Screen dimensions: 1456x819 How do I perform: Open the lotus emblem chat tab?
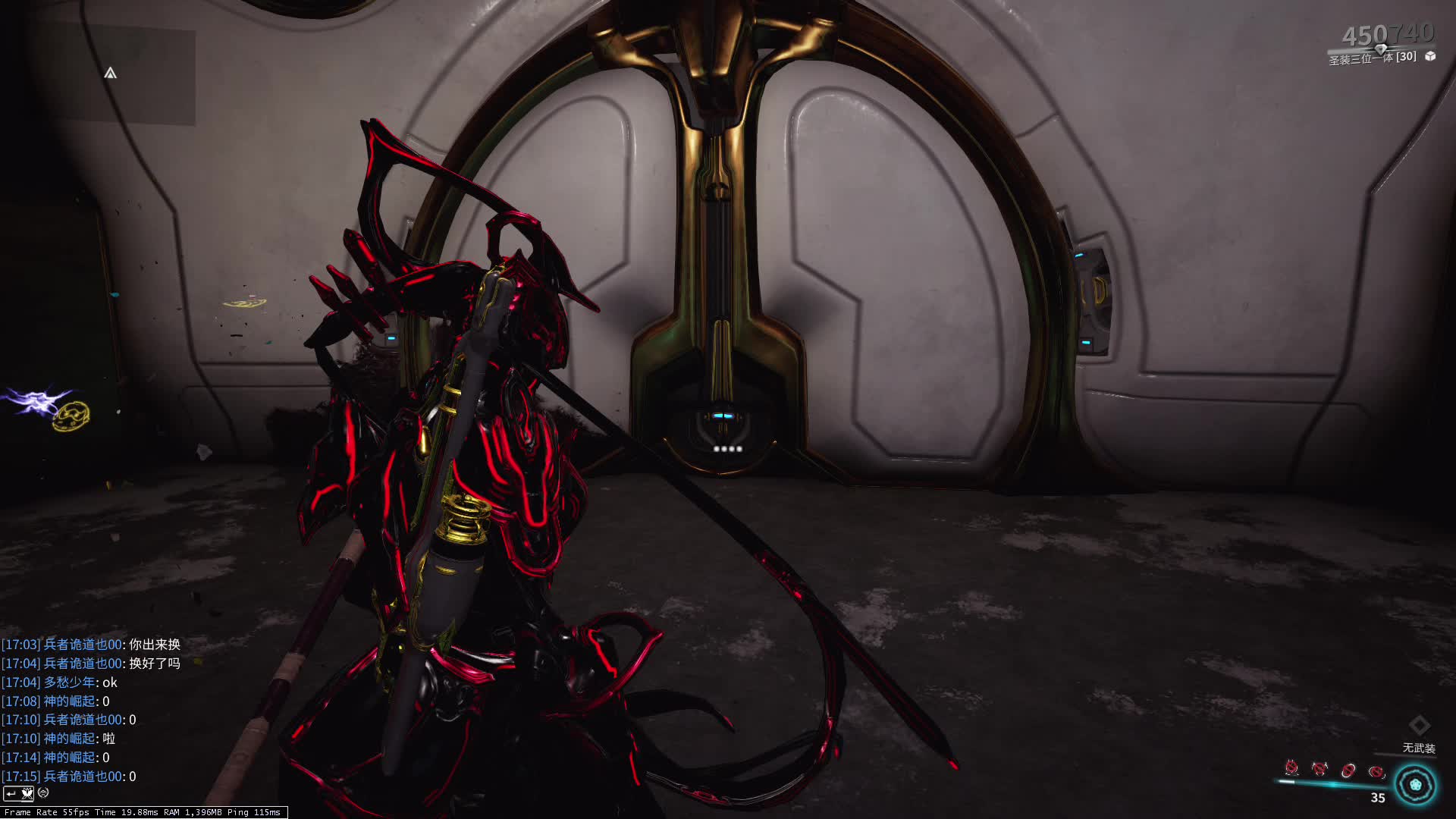(x=27, y=793)
